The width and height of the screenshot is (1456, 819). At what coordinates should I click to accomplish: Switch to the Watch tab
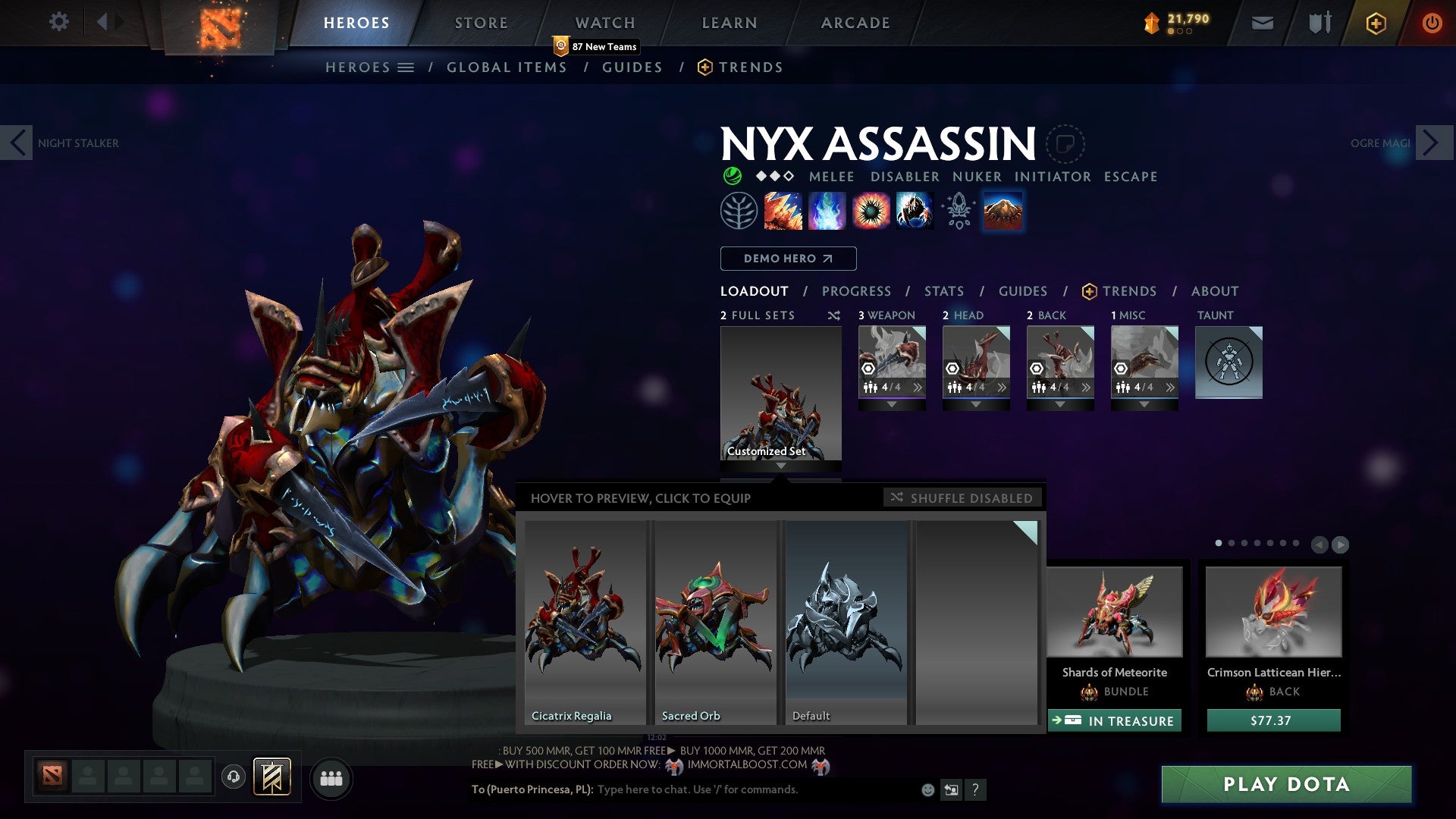coord(604,23)
